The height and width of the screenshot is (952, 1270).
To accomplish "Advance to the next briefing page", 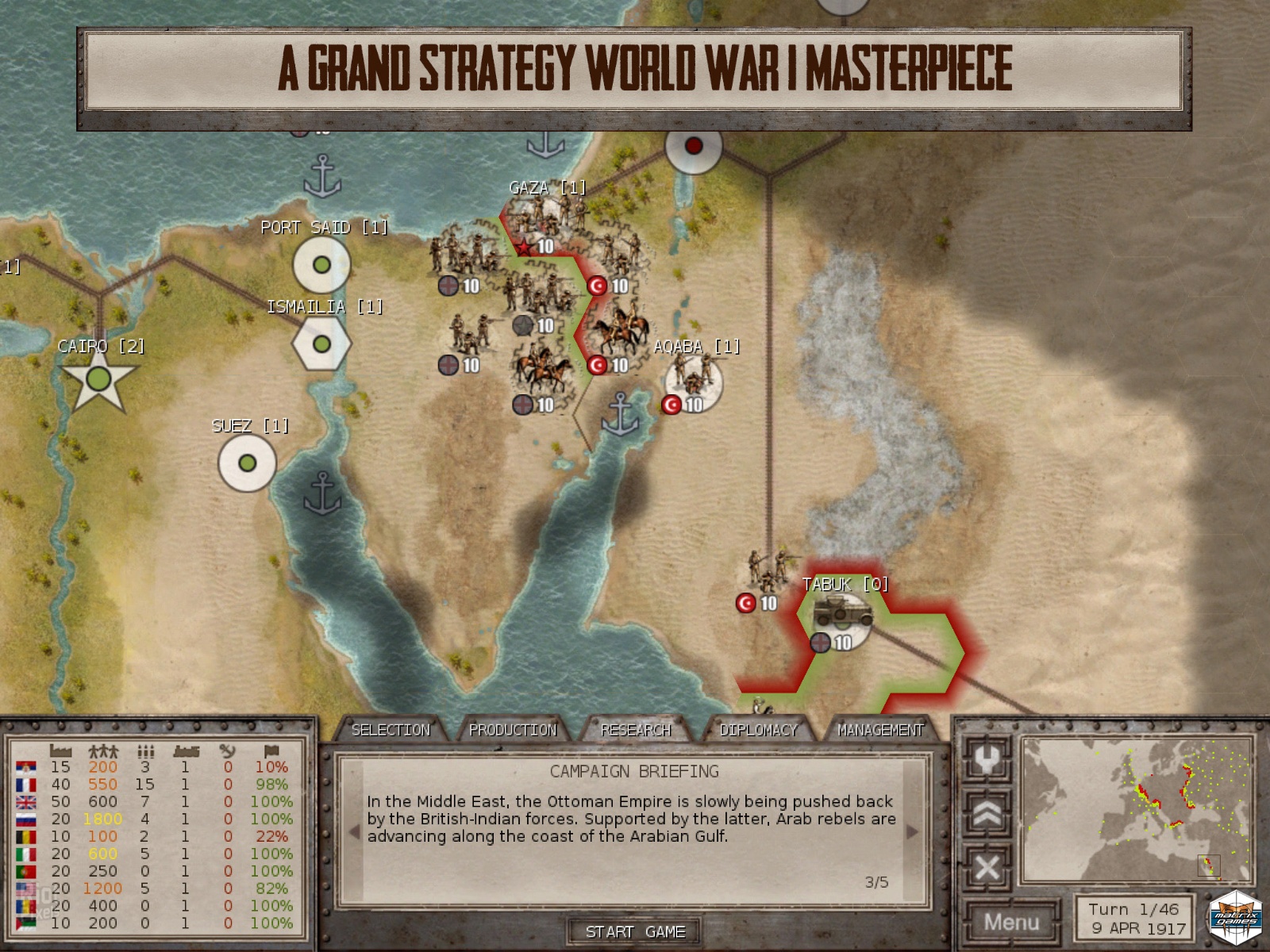I will pyautogui.click(x=912, y=831).
